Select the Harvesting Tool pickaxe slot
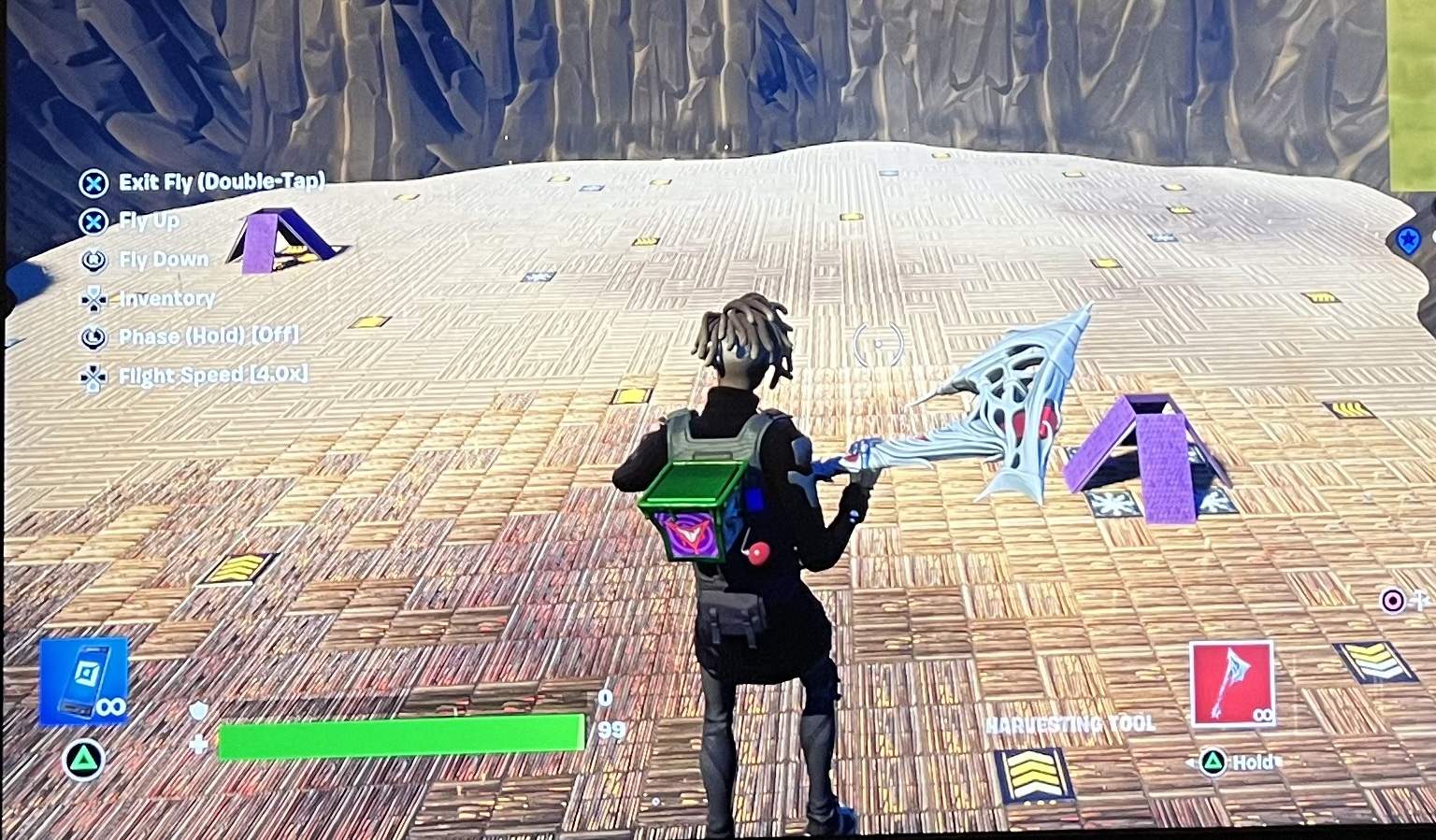The image size is (1436, 840). (1231, 683)
